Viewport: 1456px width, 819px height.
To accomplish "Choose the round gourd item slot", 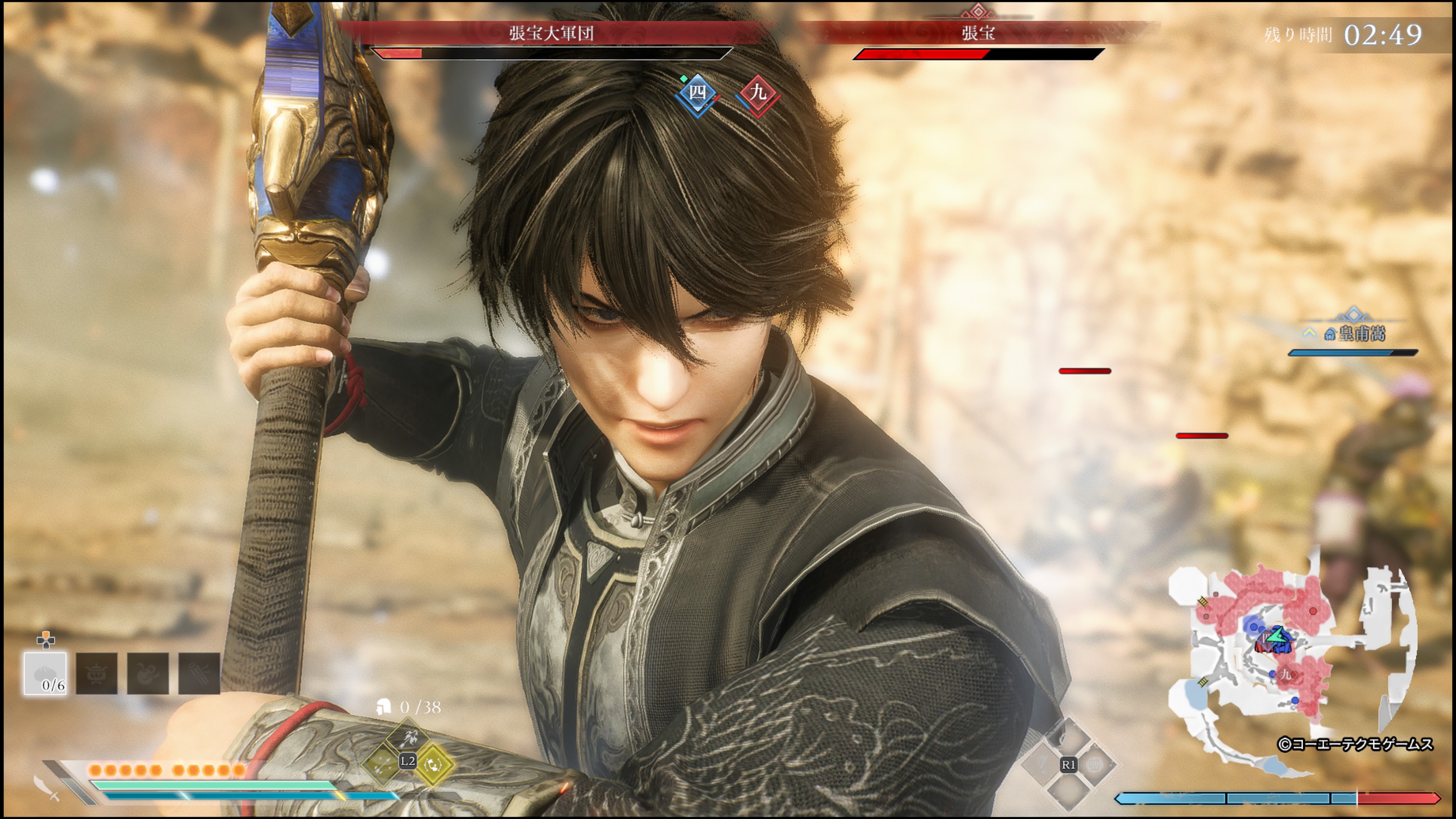I will click(x=147, y=673).
